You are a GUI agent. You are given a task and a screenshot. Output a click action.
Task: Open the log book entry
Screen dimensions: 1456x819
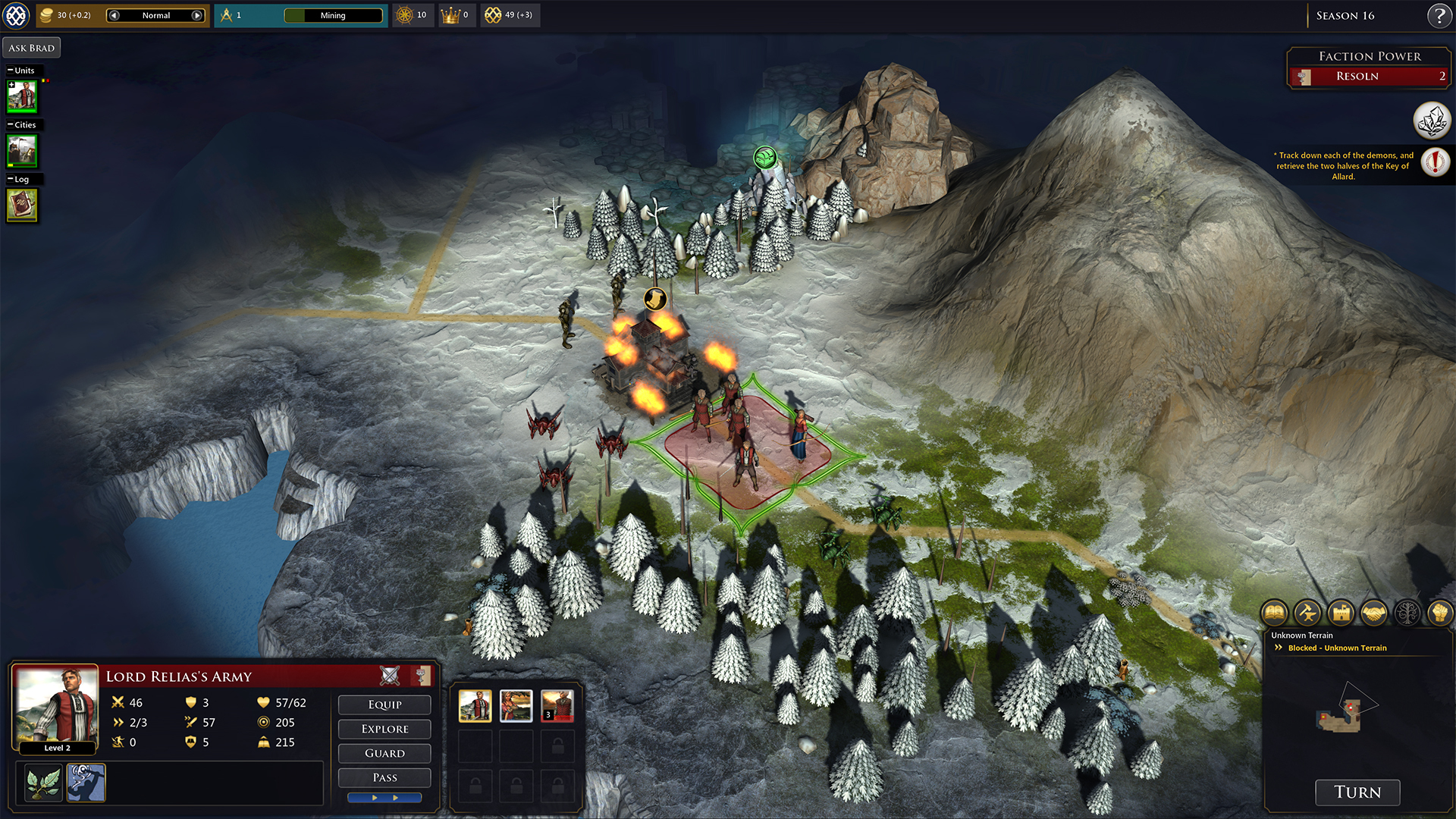[x=22, y=205]
